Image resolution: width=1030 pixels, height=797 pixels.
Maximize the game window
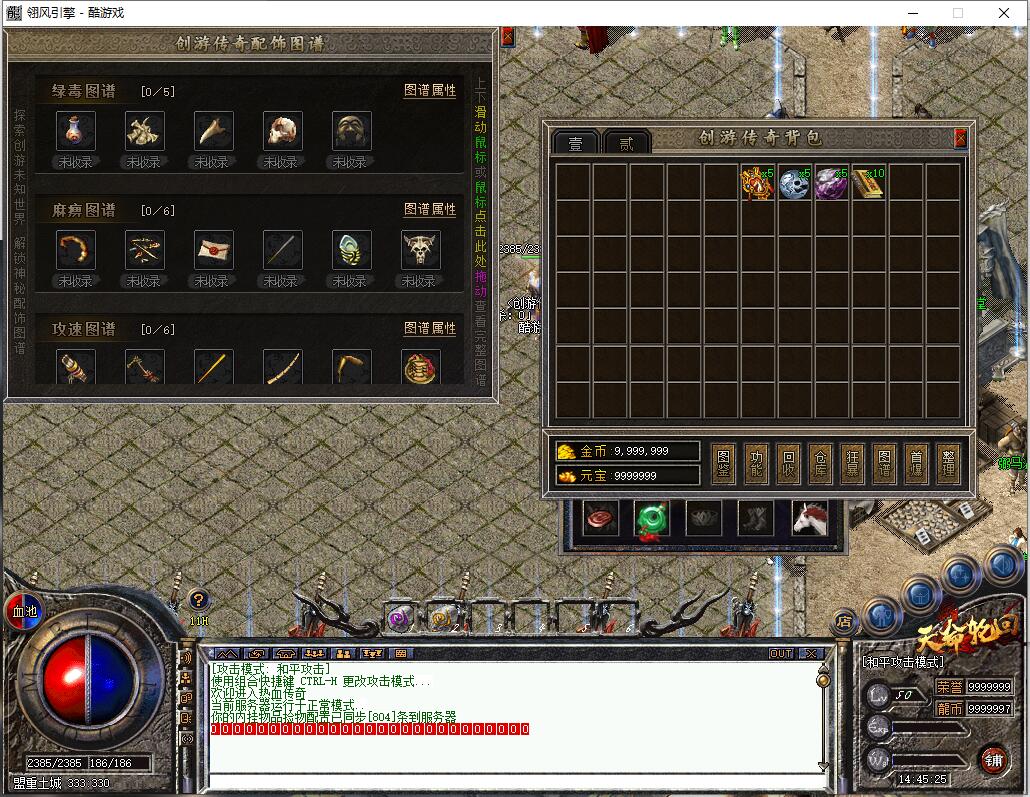tap(957, 13)
